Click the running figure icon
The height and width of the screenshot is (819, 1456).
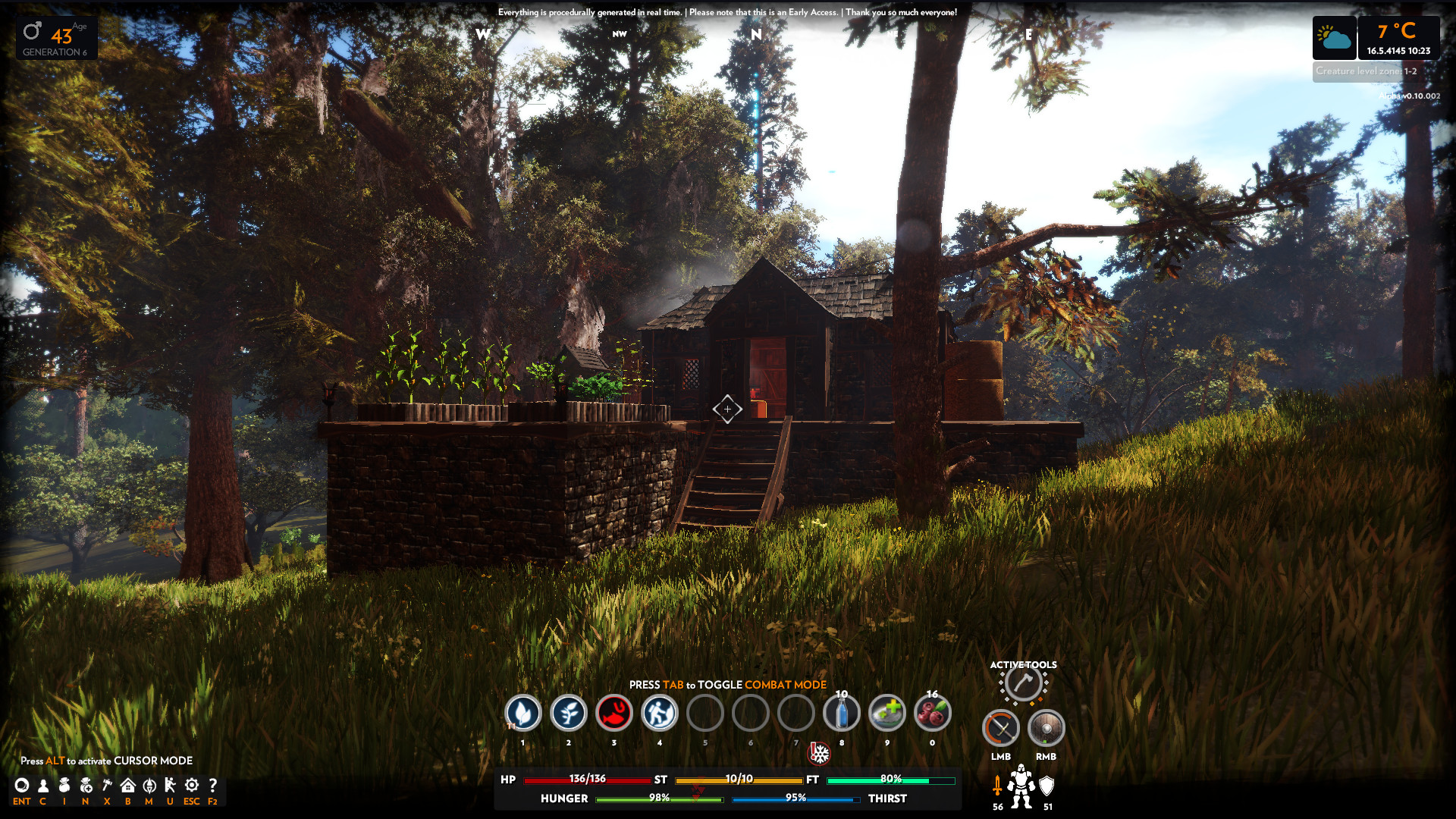pyautogui.click(x=170, y=786)
